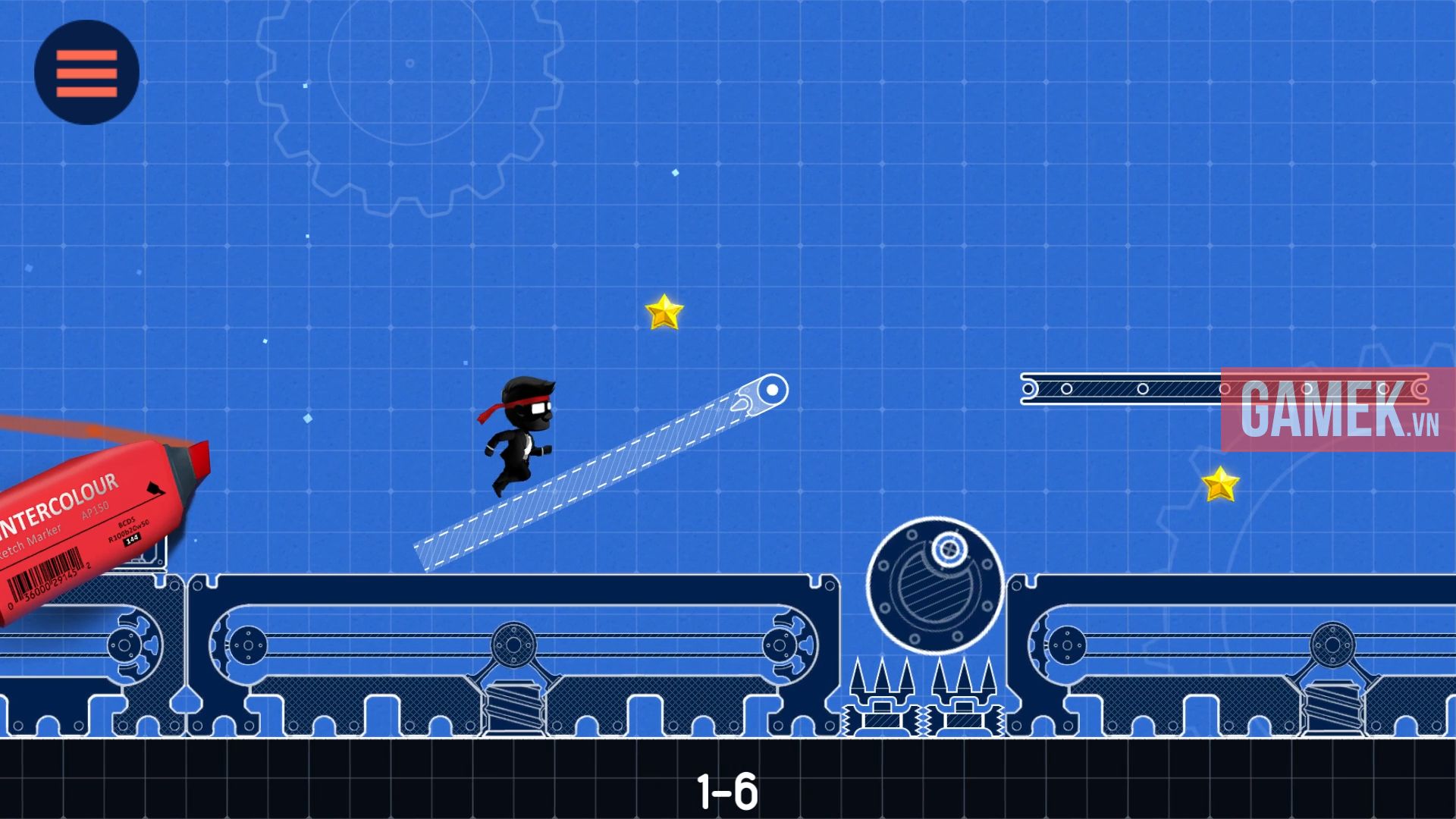1456x819 pixels.
Task: Open the hamburger menu in top-left corner
Action: tap(85, 71)
